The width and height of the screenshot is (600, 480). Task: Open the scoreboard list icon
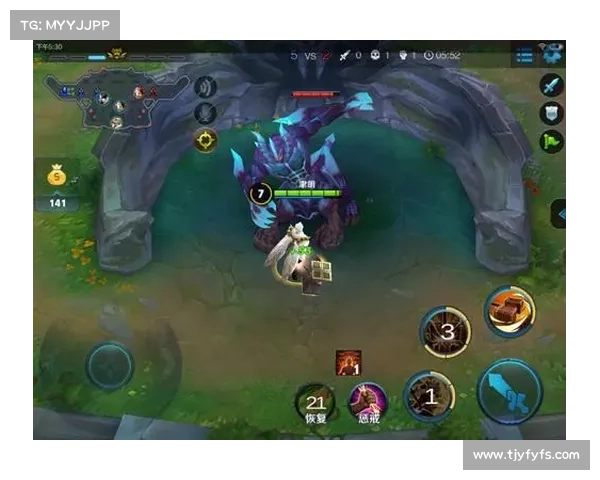click(x=525, y=56)
